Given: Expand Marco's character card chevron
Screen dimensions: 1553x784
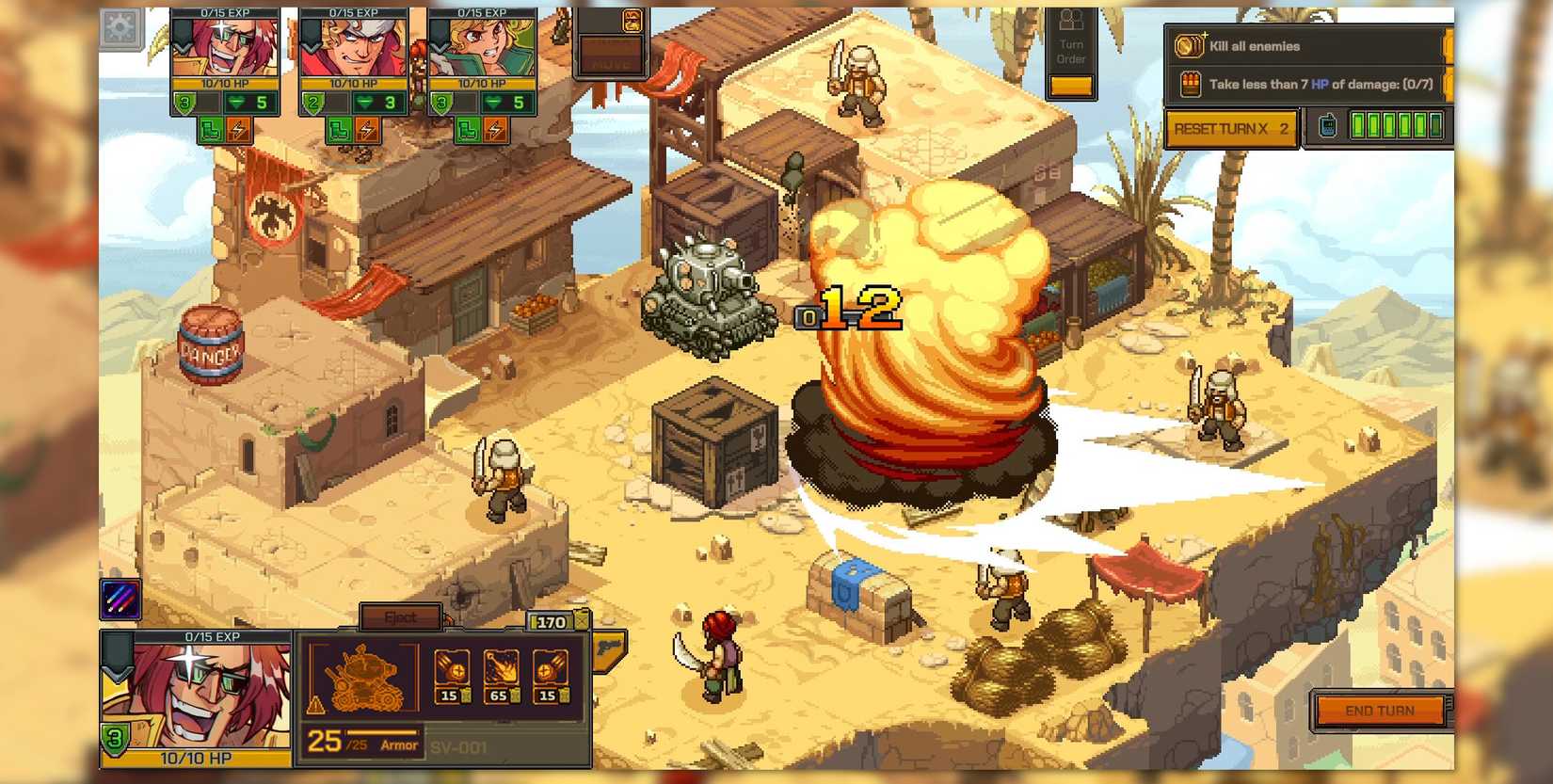Looking at the screenshot, I should point(180,43).
